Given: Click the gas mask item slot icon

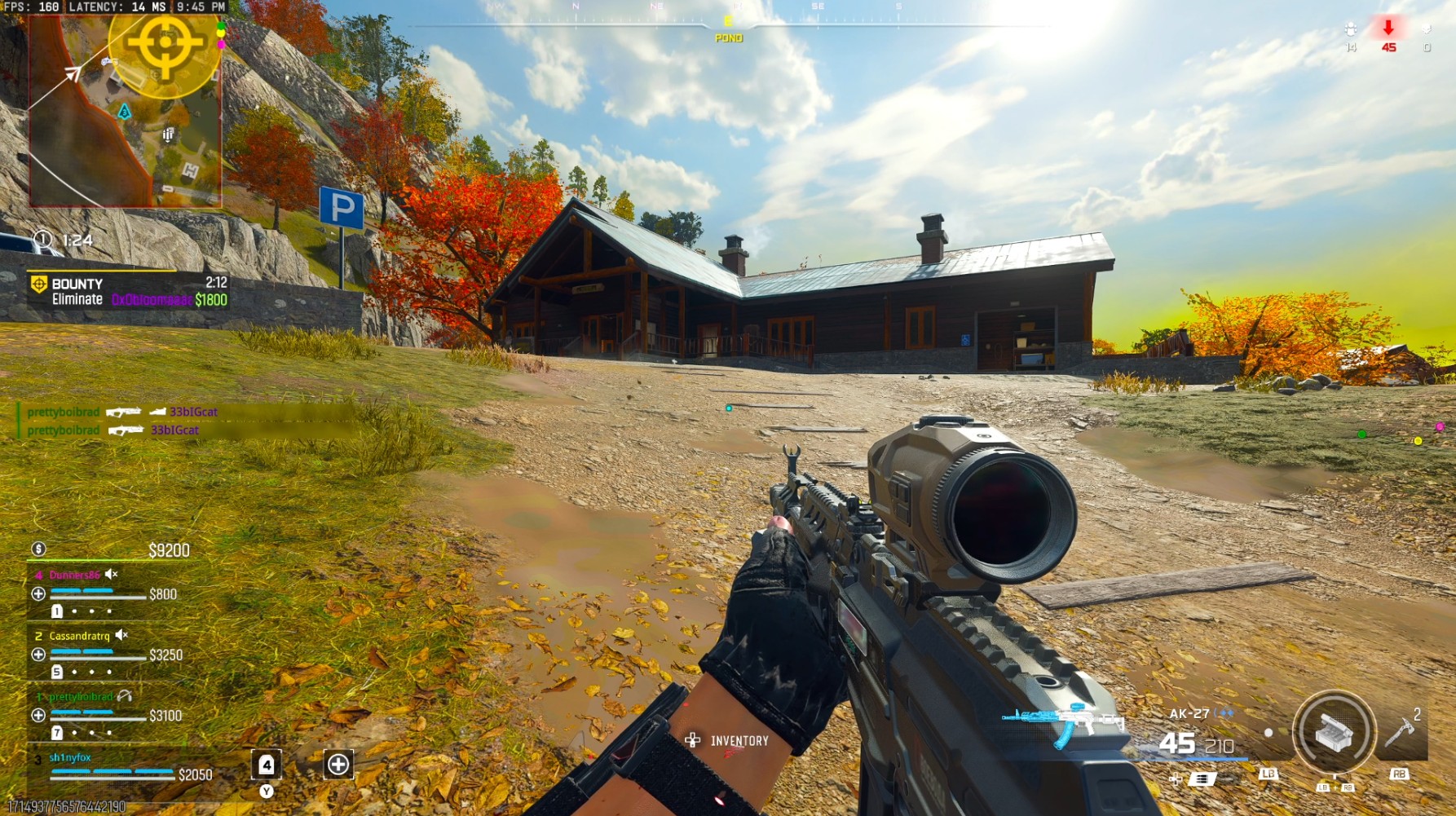Looking at the screenshot, I should 267,765.
